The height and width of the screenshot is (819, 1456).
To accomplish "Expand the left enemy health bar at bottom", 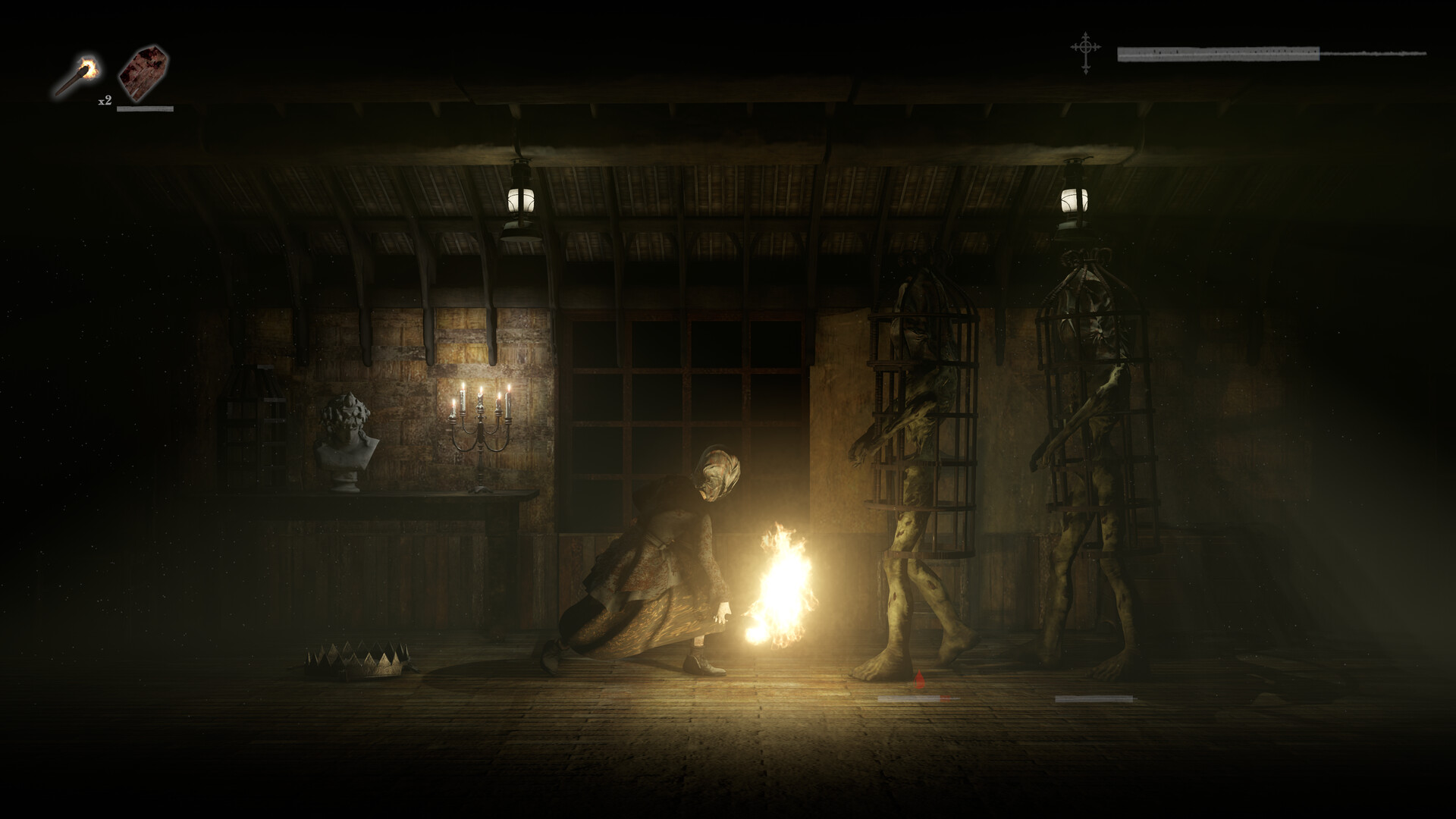I will tap(918, 698).
